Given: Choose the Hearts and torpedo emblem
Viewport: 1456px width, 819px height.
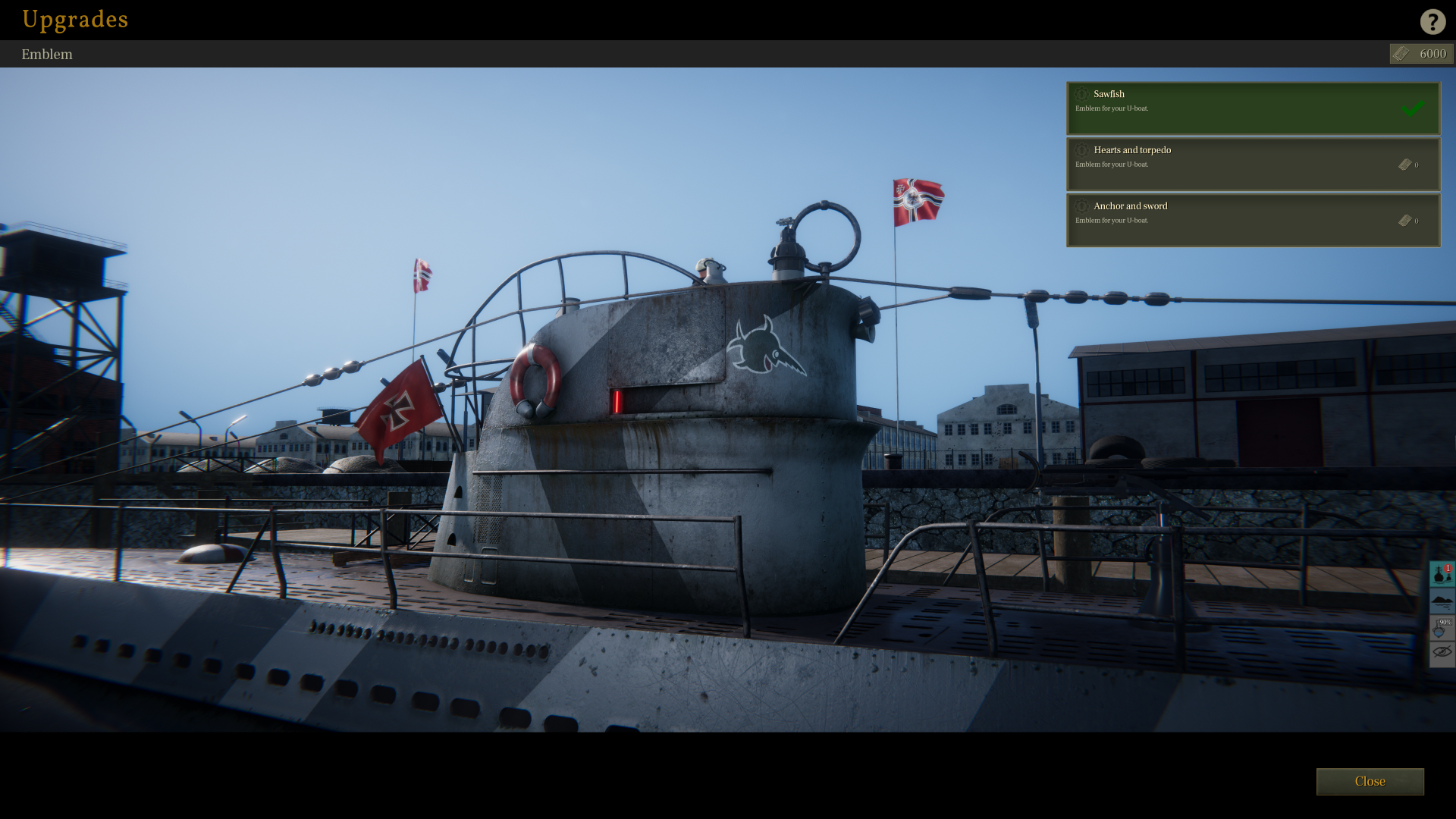Looking at the screenshot, I should (1252, 164).
